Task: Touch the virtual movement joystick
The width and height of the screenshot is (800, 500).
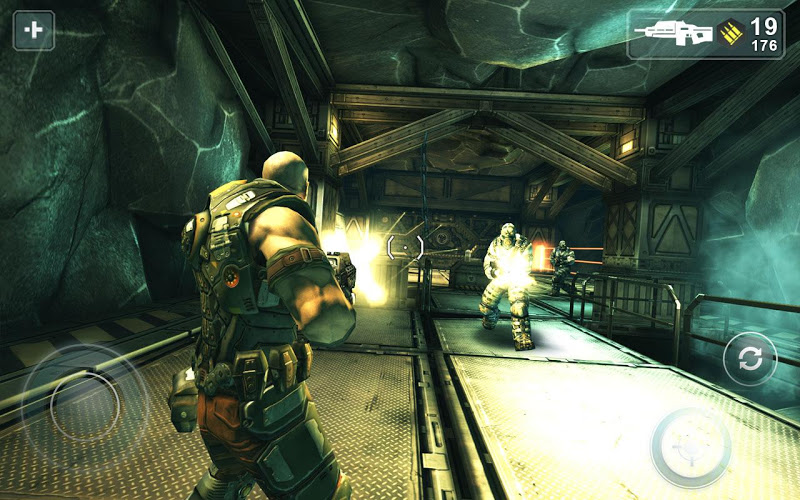Action: [x=84, y=405]
